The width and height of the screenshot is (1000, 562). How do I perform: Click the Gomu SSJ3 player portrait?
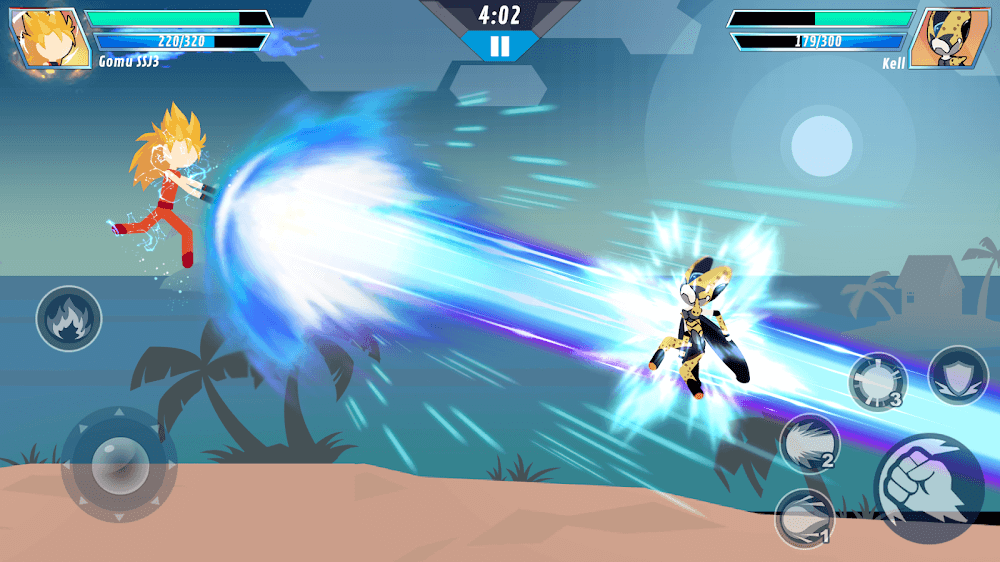[x=48, y=36]
